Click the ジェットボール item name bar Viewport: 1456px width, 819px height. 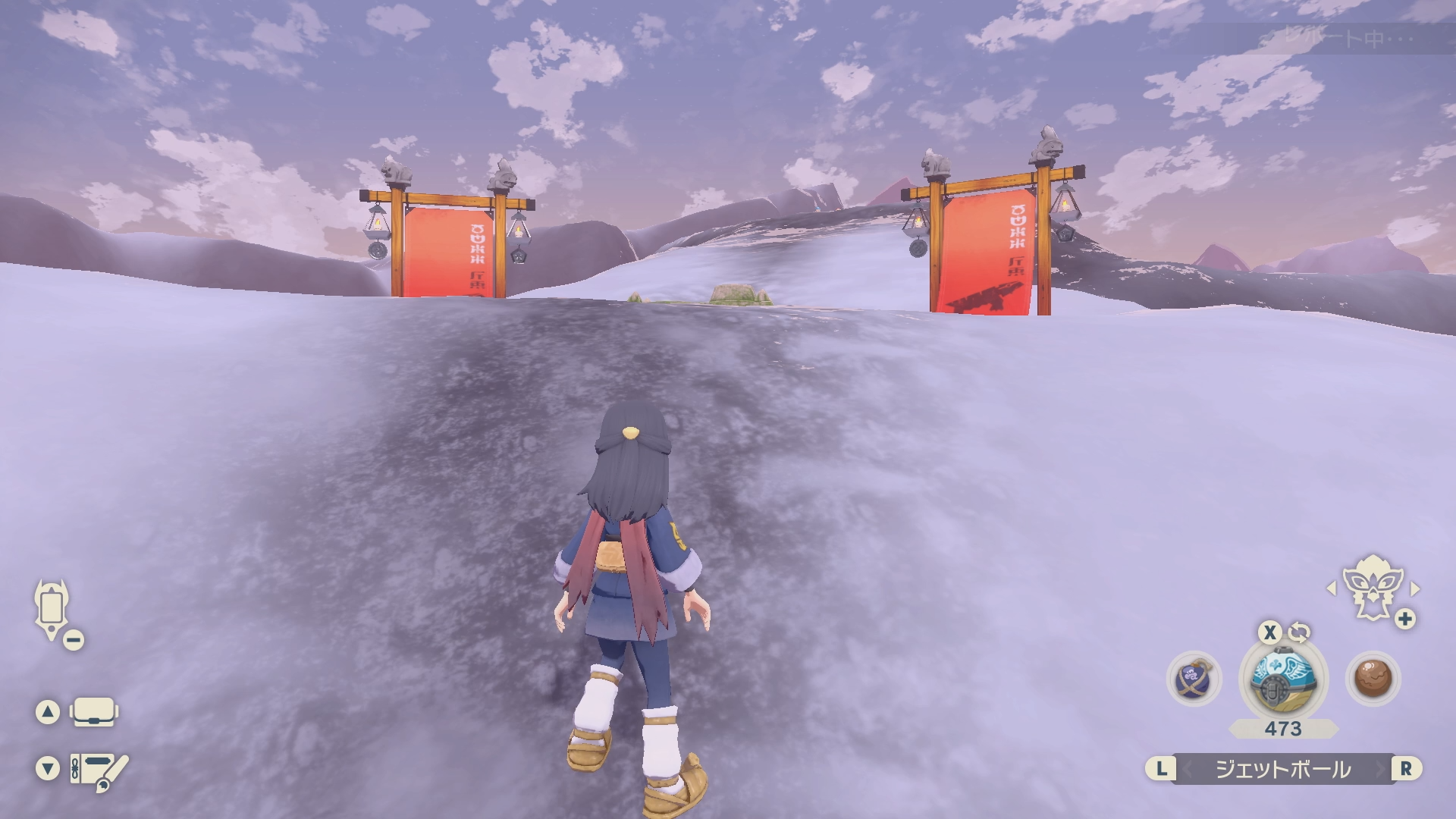coord(1283,769)
